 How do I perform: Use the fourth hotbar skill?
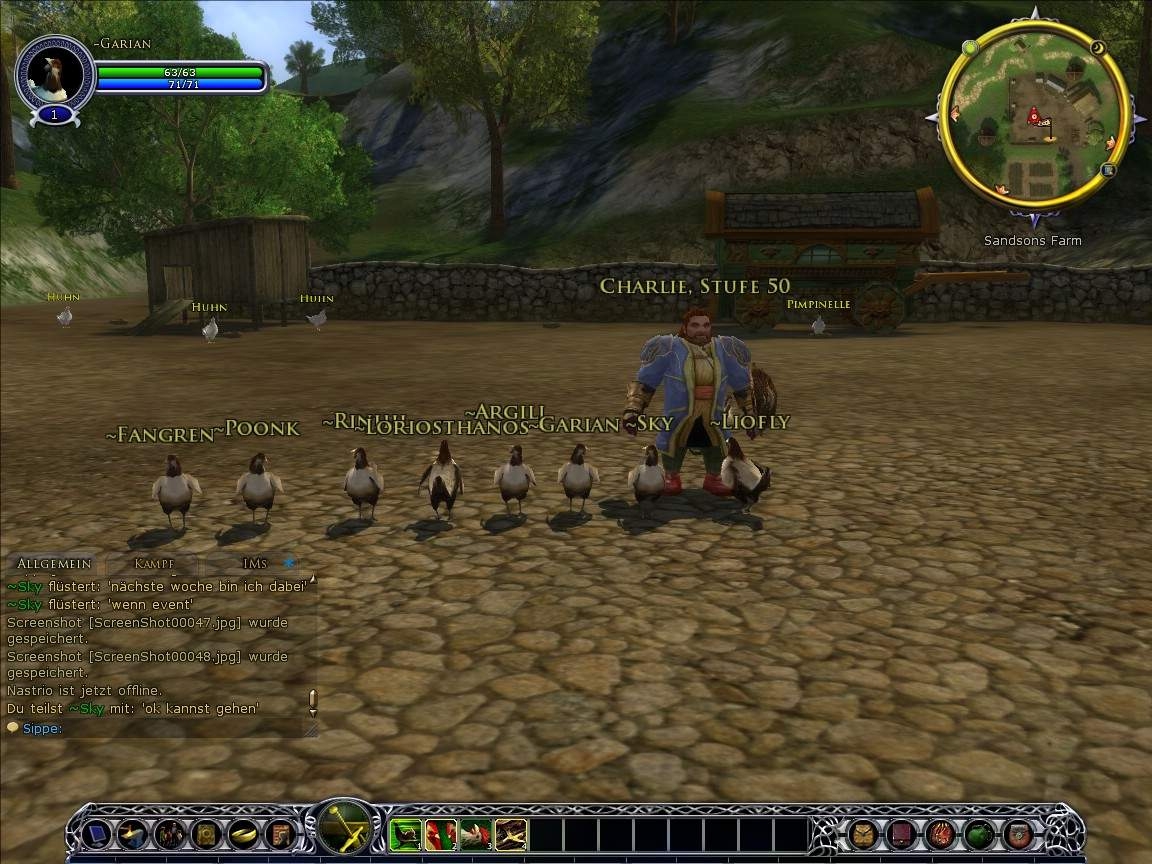point(511,834)
